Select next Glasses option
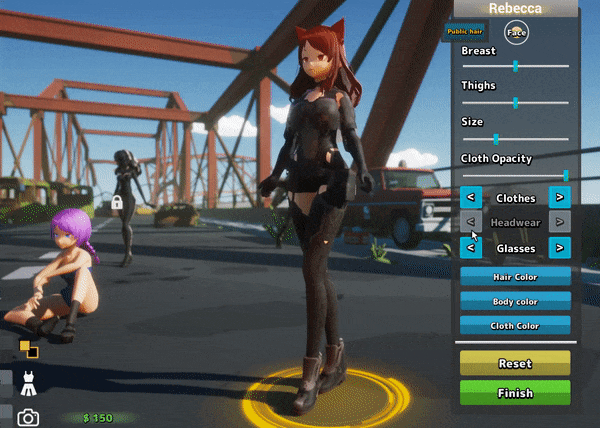Viewport: 600px width, 428px height. [560, 247]
